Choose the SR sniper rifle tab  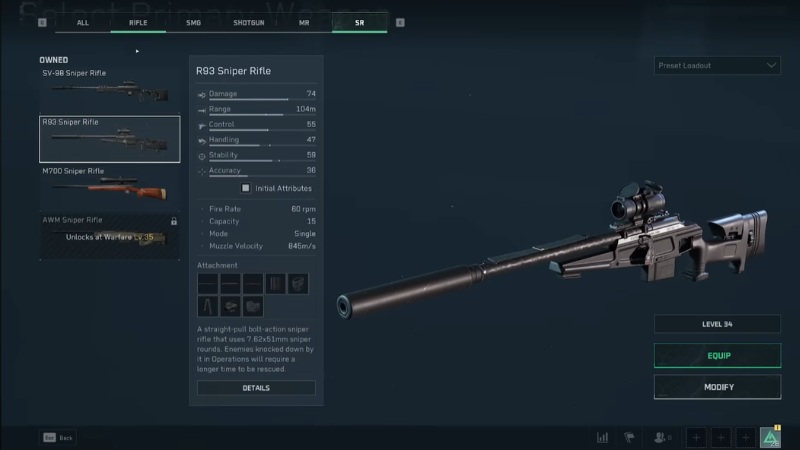point(360,21)
